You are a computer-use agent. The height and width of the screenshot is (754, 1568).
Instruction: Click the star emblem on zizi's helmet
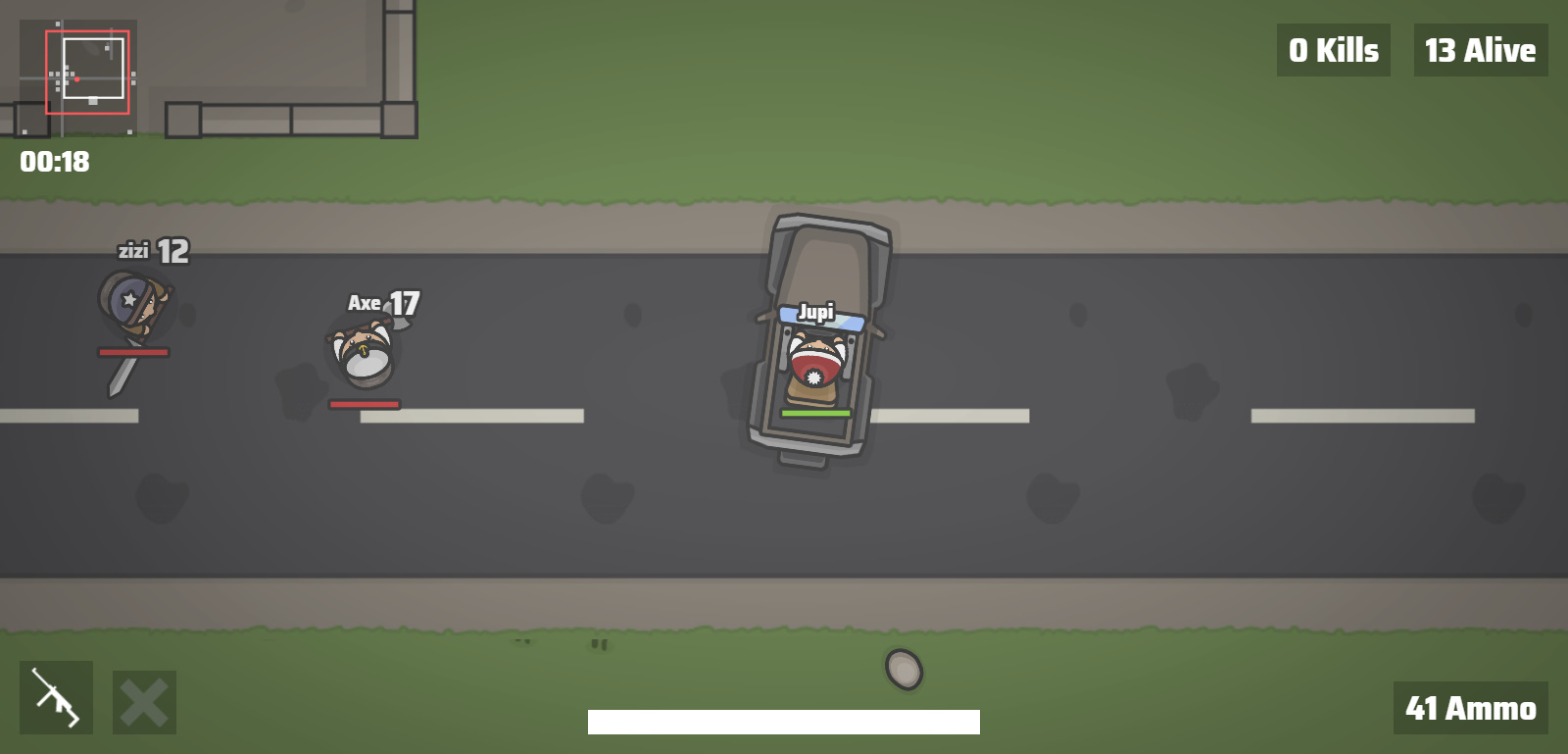[x=127, y=301]
